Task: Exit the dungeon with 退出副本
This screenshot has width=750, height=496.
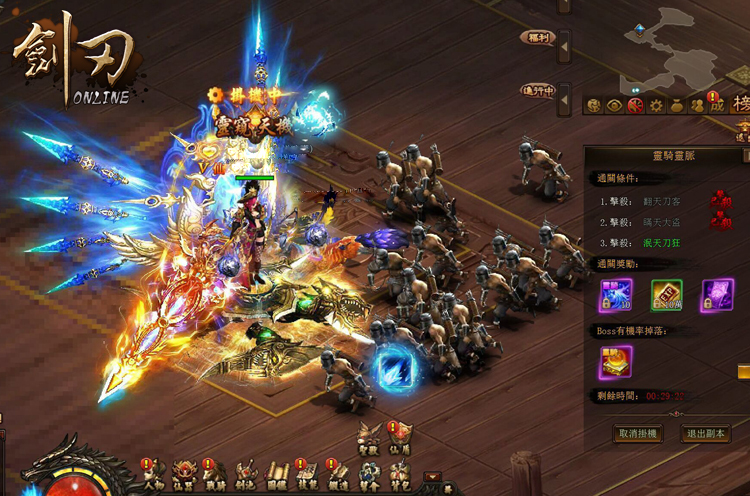Action: point(706,434)
